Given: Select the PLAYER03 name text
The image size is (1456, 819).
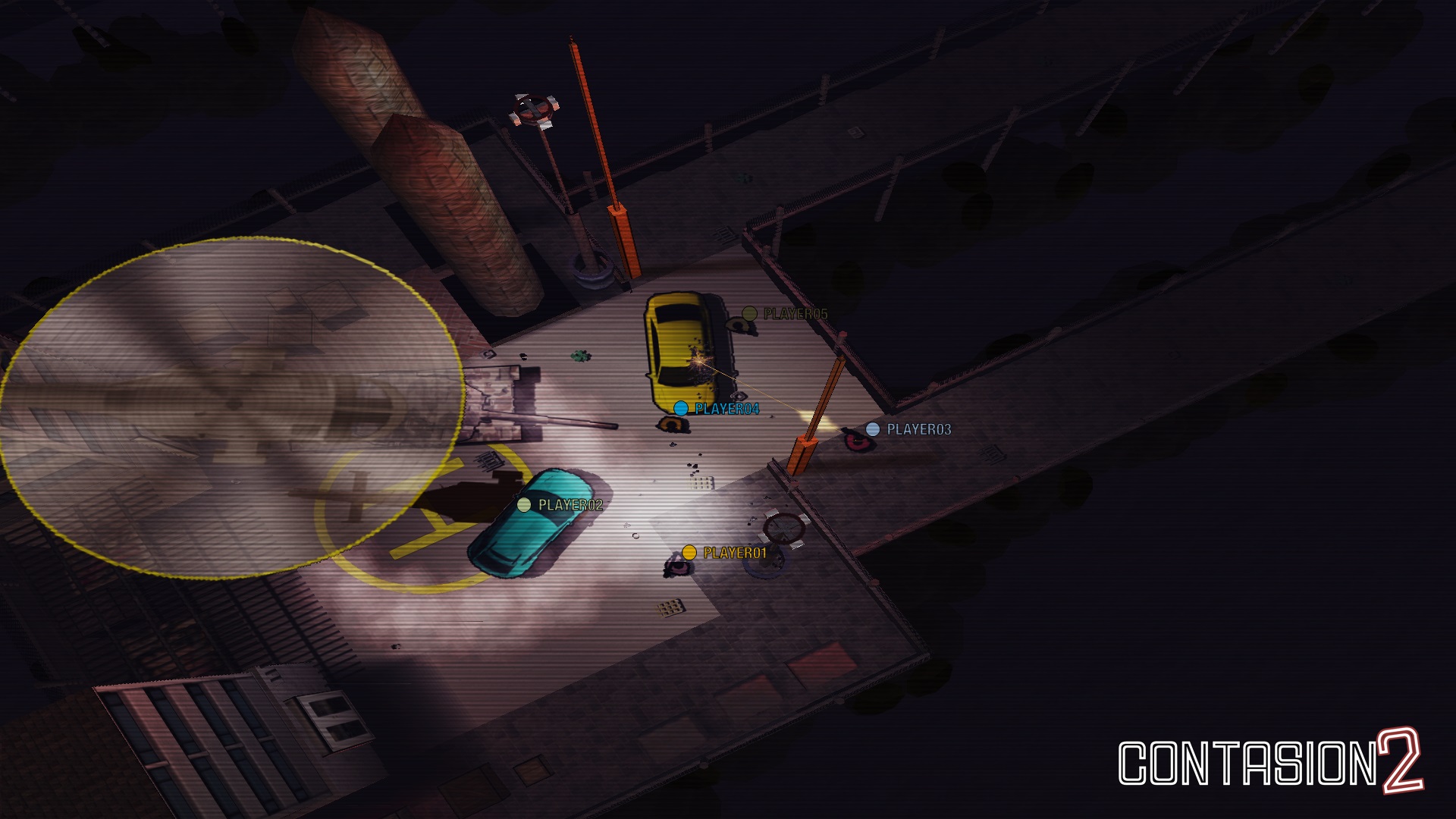Looking at the screenshot, I should [x=918, y=429].
